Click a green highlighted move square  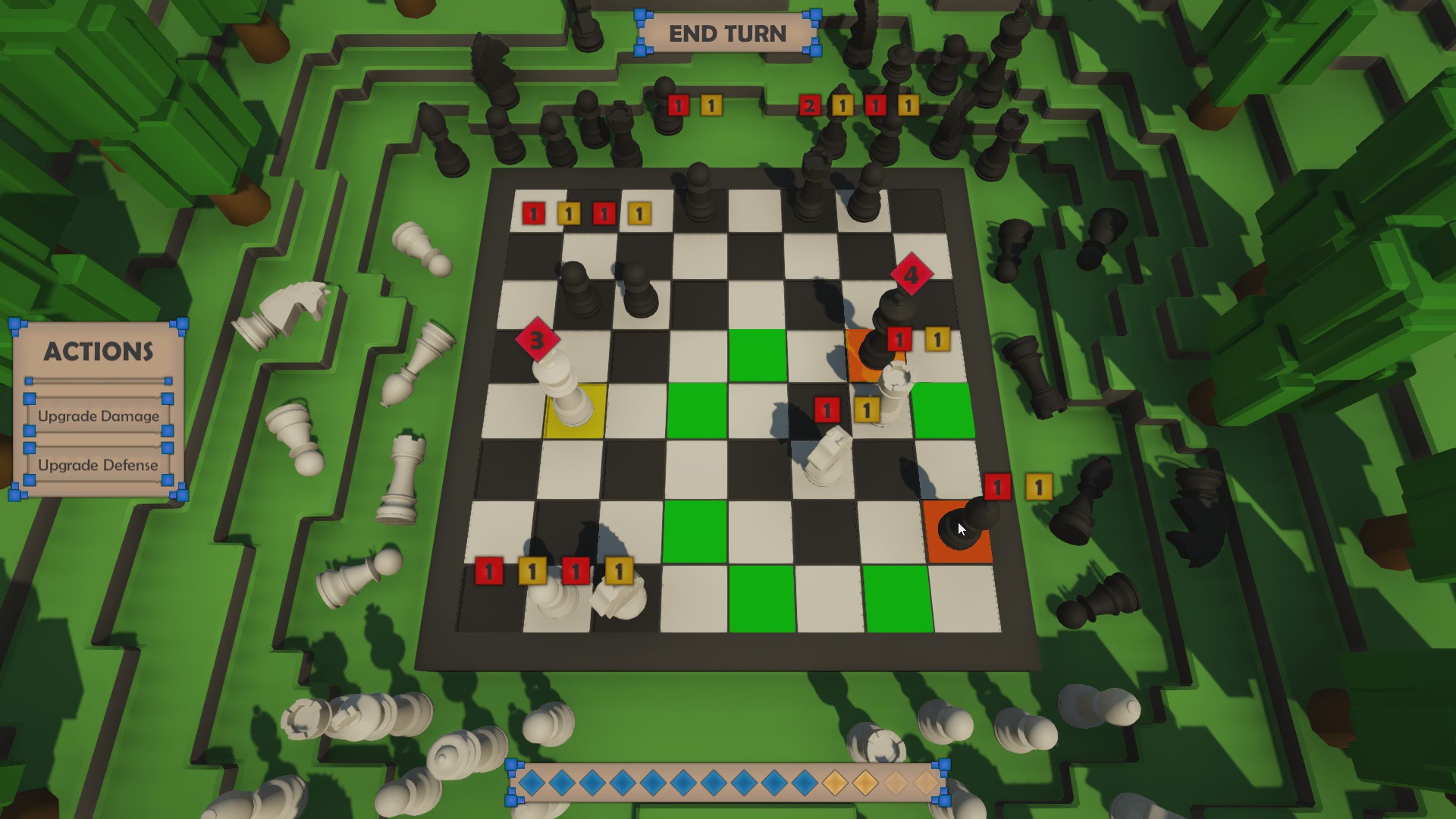pyautogui.click(x=756, y=356)
